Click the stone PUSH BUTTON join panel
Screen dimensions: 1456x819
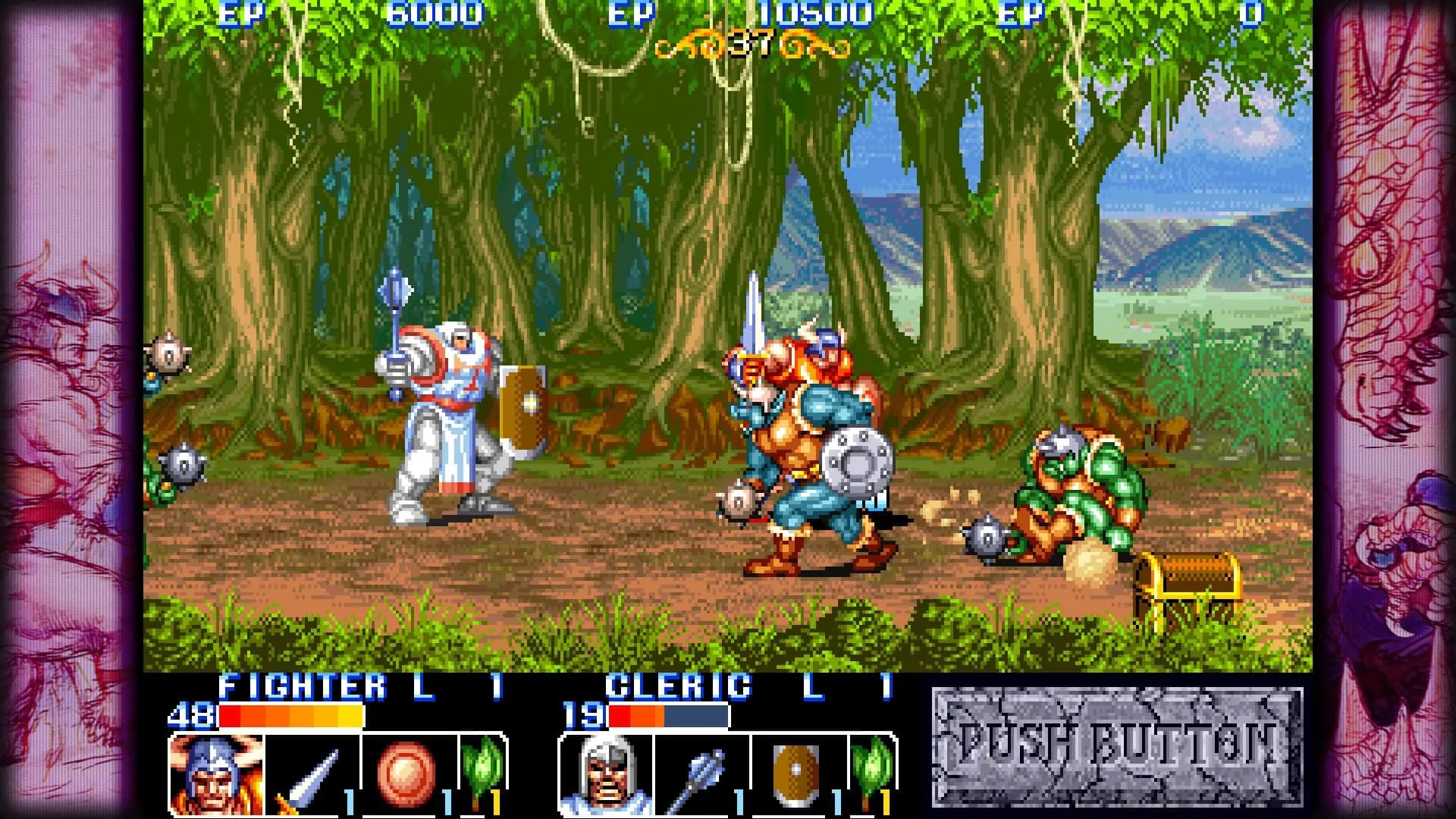[1116, 748]
